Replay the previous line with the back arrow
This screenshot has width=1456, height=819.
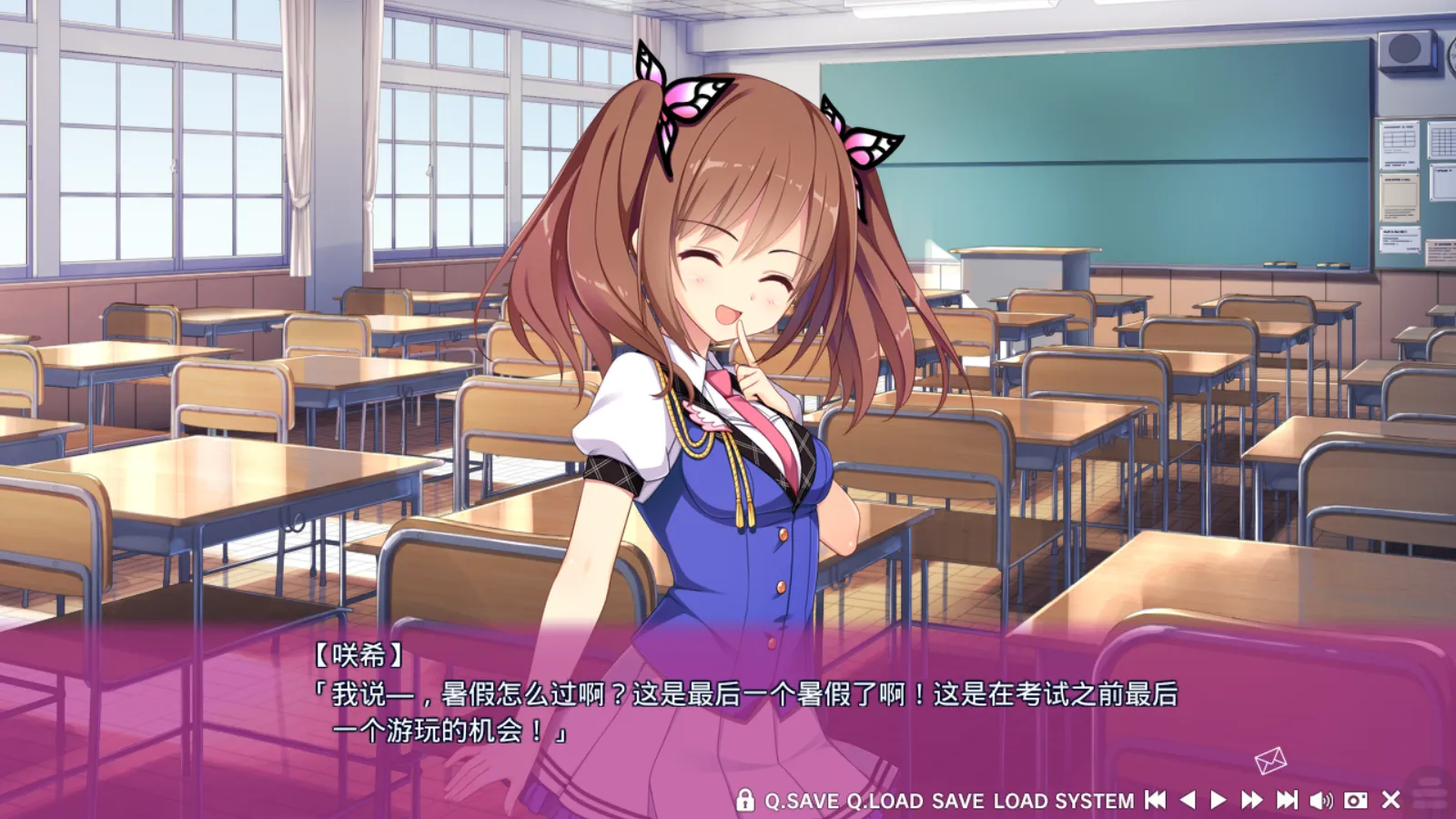click(x=1186, y=801)
